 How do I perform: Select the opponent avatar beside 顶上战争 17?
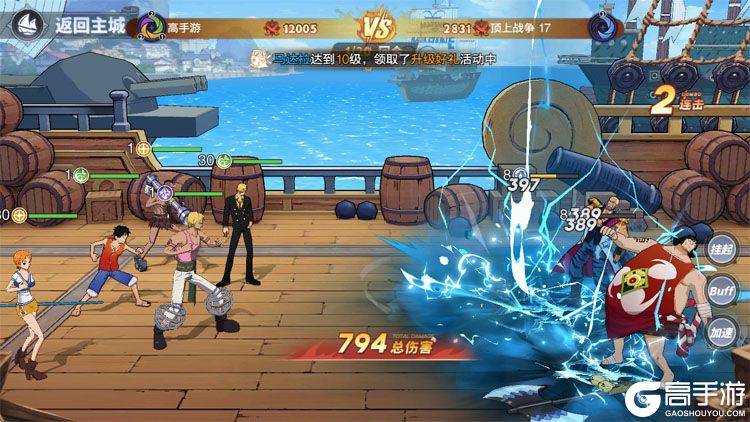[x=602, y=27]
